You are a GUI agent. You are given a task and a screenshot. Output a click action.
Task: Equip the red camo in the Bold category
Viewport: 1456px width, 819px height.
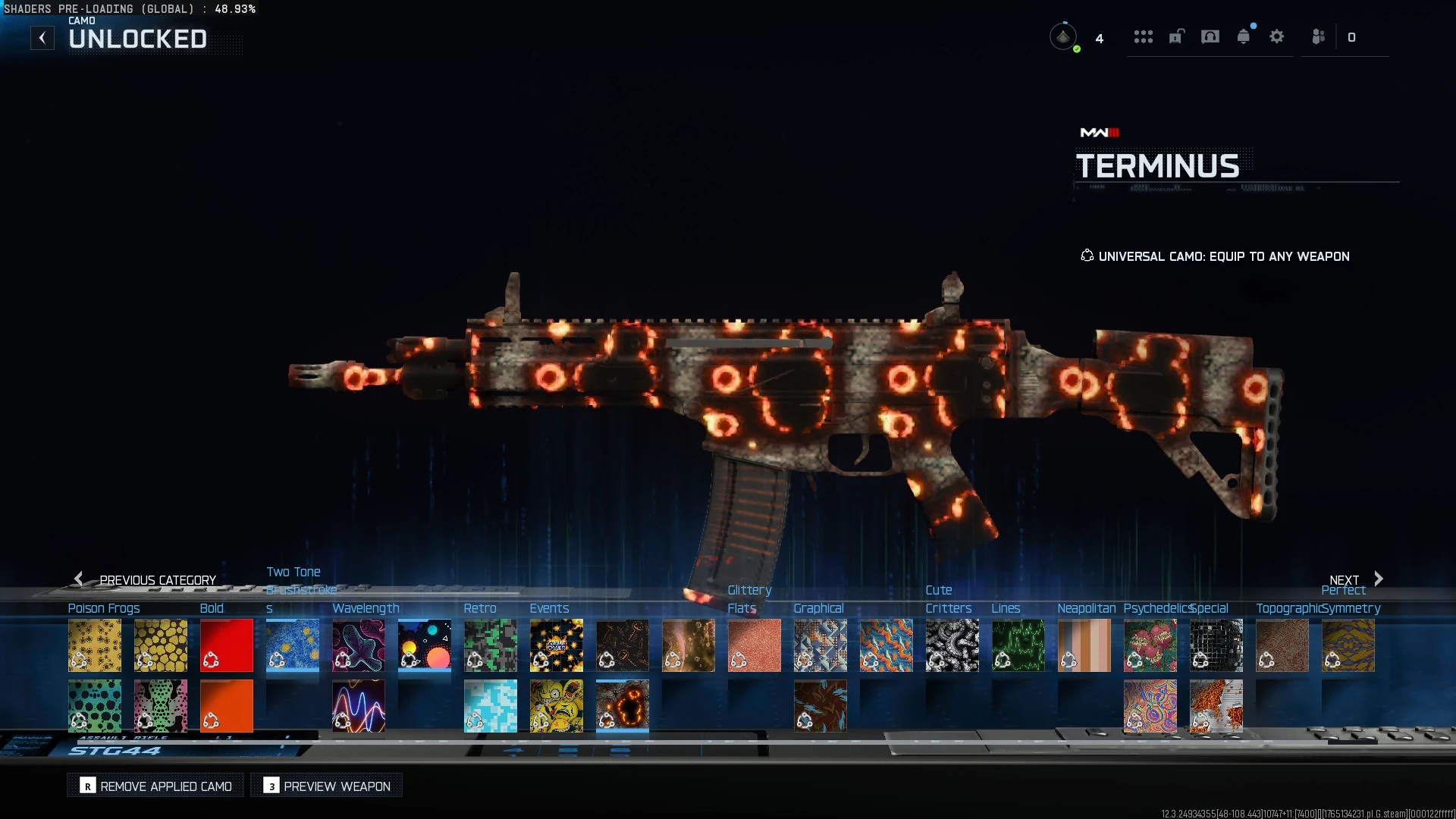(227, 645)
